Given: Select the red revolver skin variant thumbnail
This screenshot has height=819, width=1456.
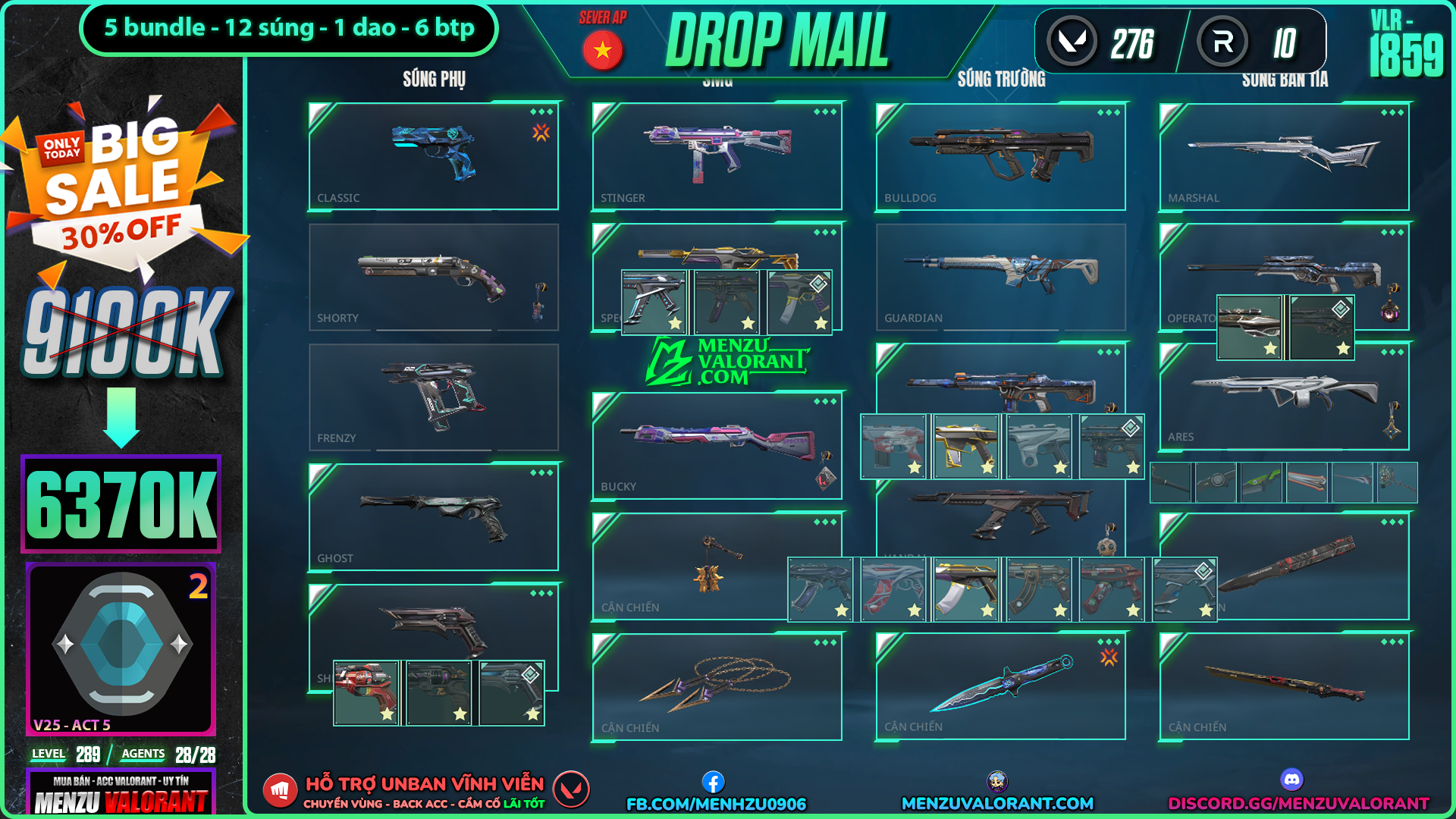Looking at the screenshot, I should 366,692.
